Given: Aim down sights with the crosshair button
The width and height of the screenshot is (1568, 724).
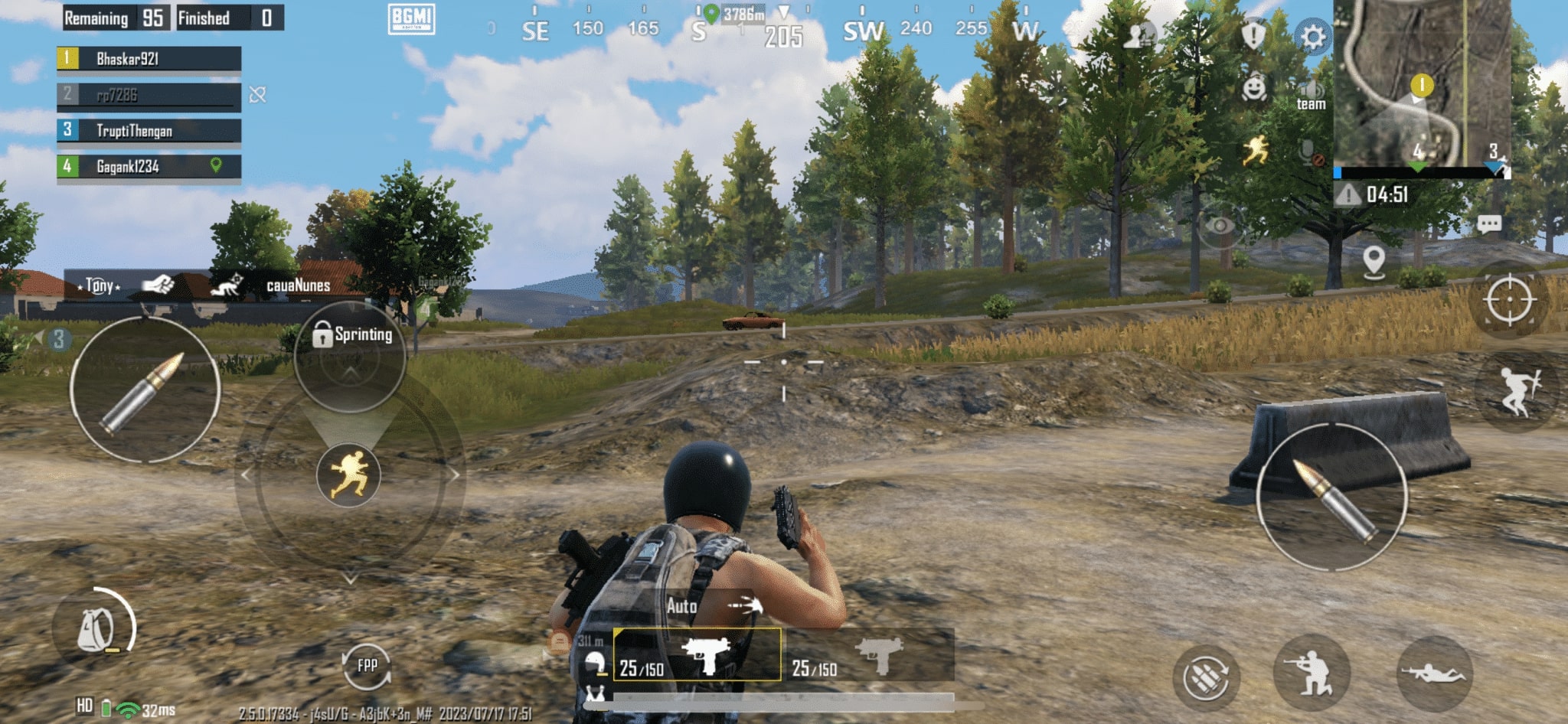Looking at the screenshot, I should 1509,299.
